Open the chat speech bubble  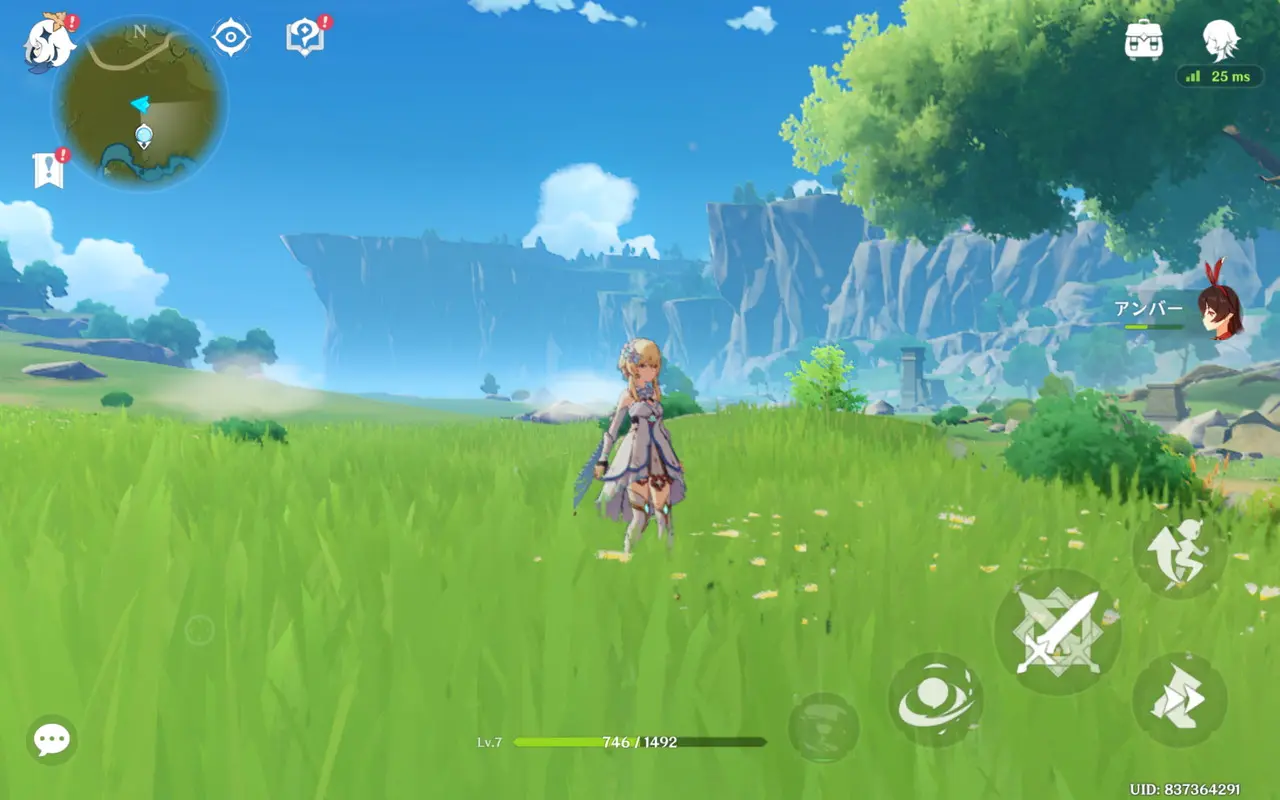click(x=51, y=740)
